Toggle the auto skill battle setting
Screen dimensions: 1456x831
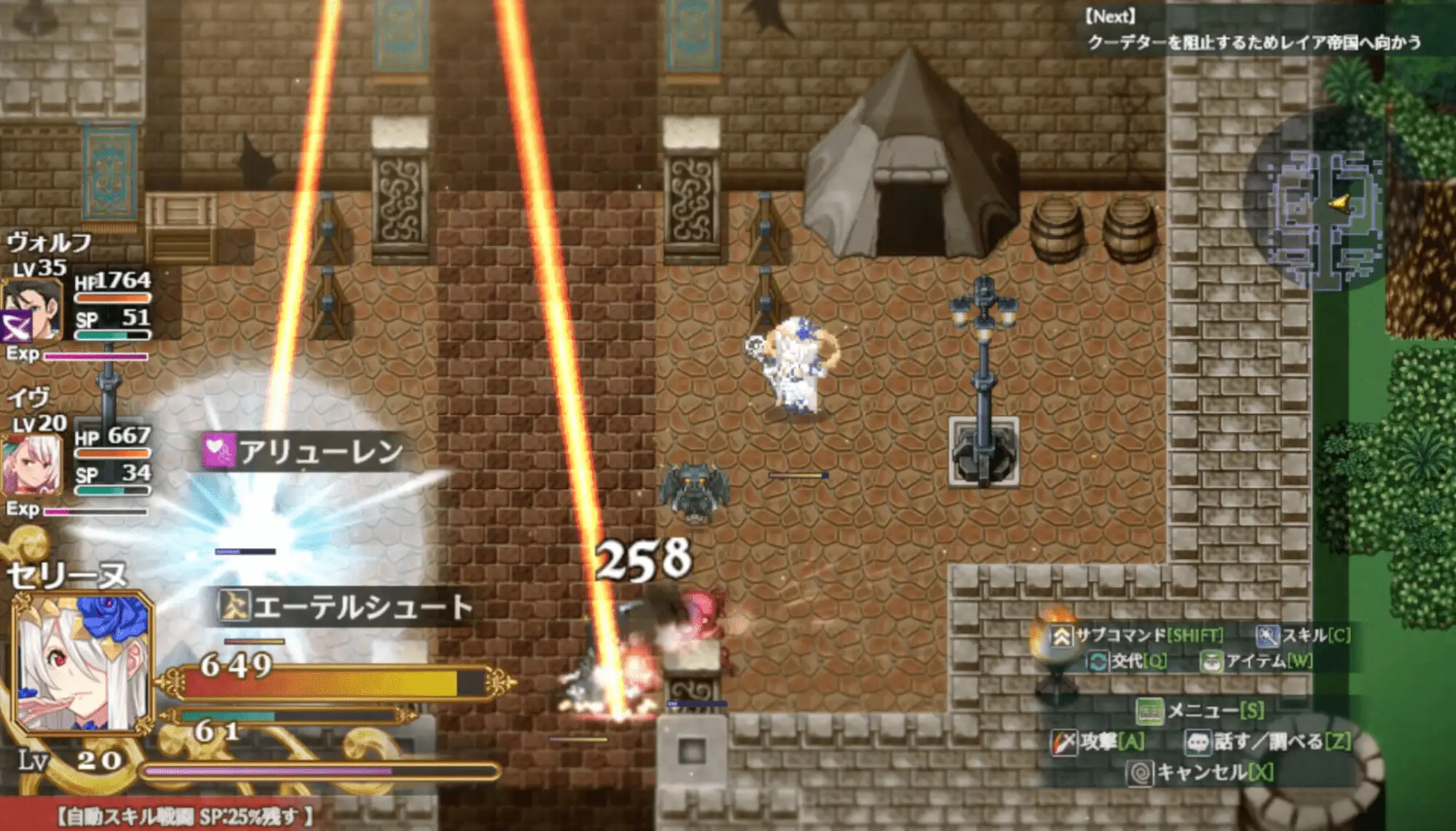(x=186, y=816)
